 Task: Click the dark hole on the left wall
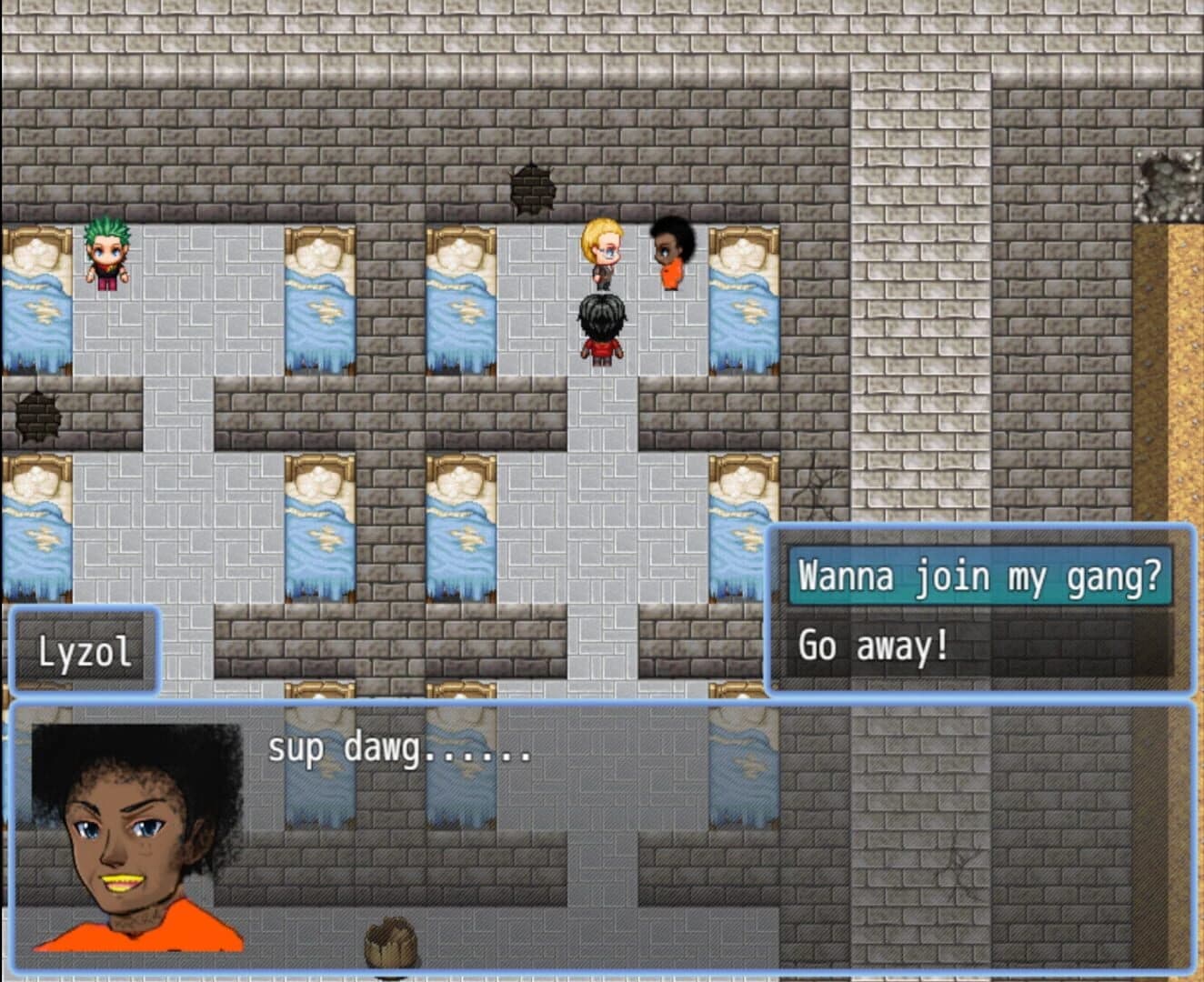[x=35, y=418]
